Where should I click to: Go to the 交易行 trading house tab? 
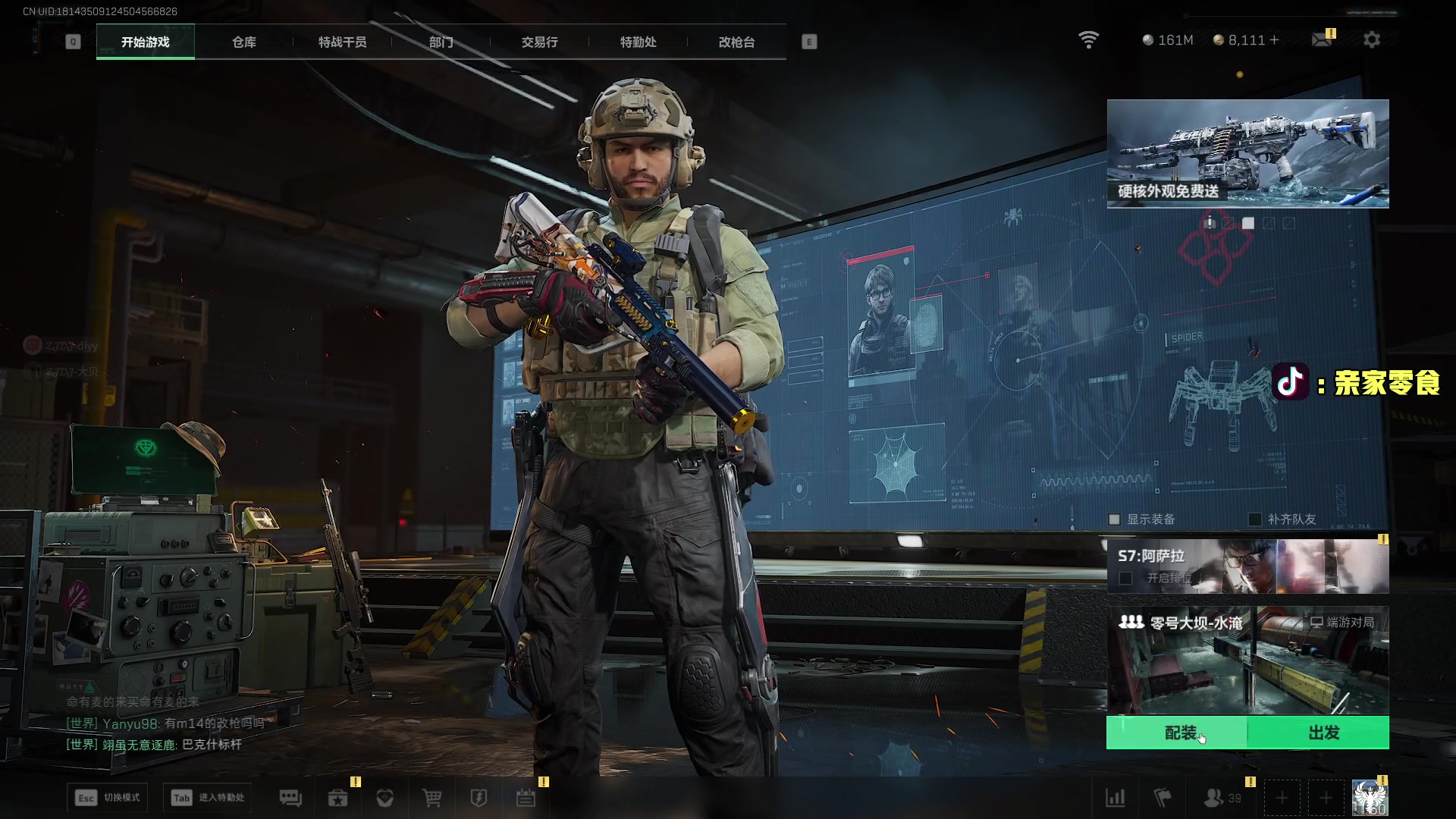click(x=539, y=42)
